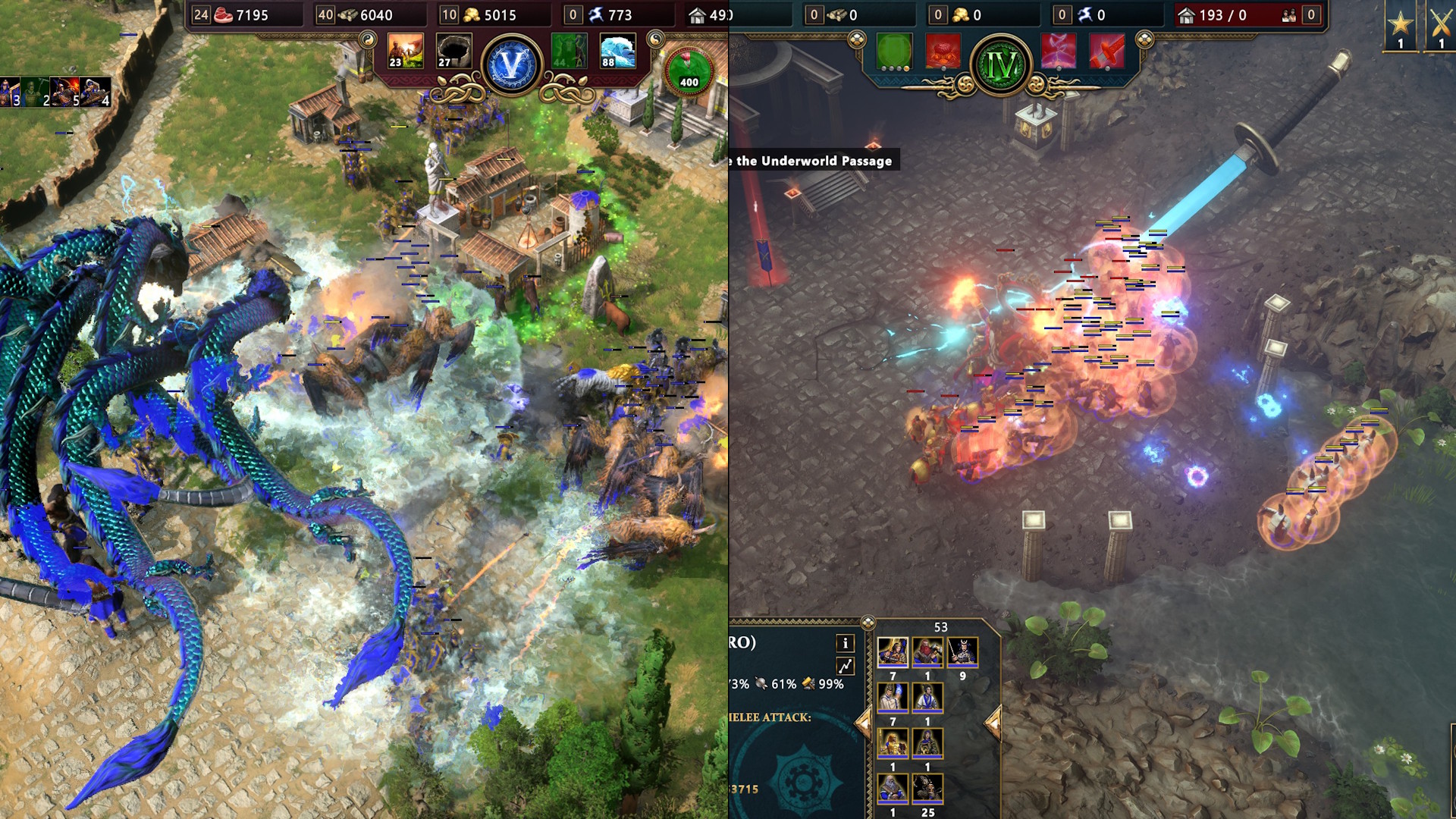1456x819 pixels.
Task: Show the unit stats graph button
Action: (x=845, y=667)
